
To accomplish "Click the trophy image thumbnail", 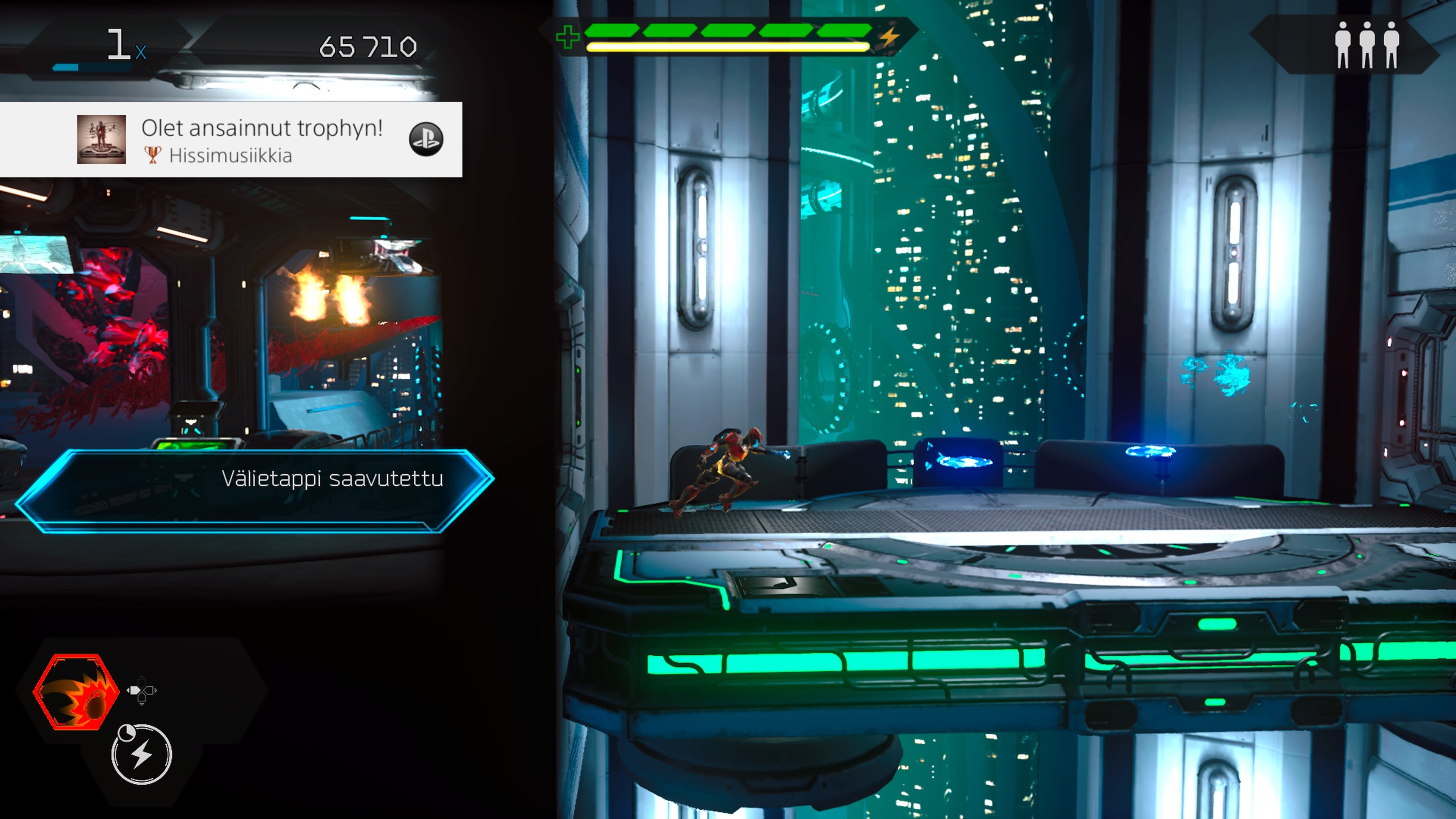I will coord(101,140).
